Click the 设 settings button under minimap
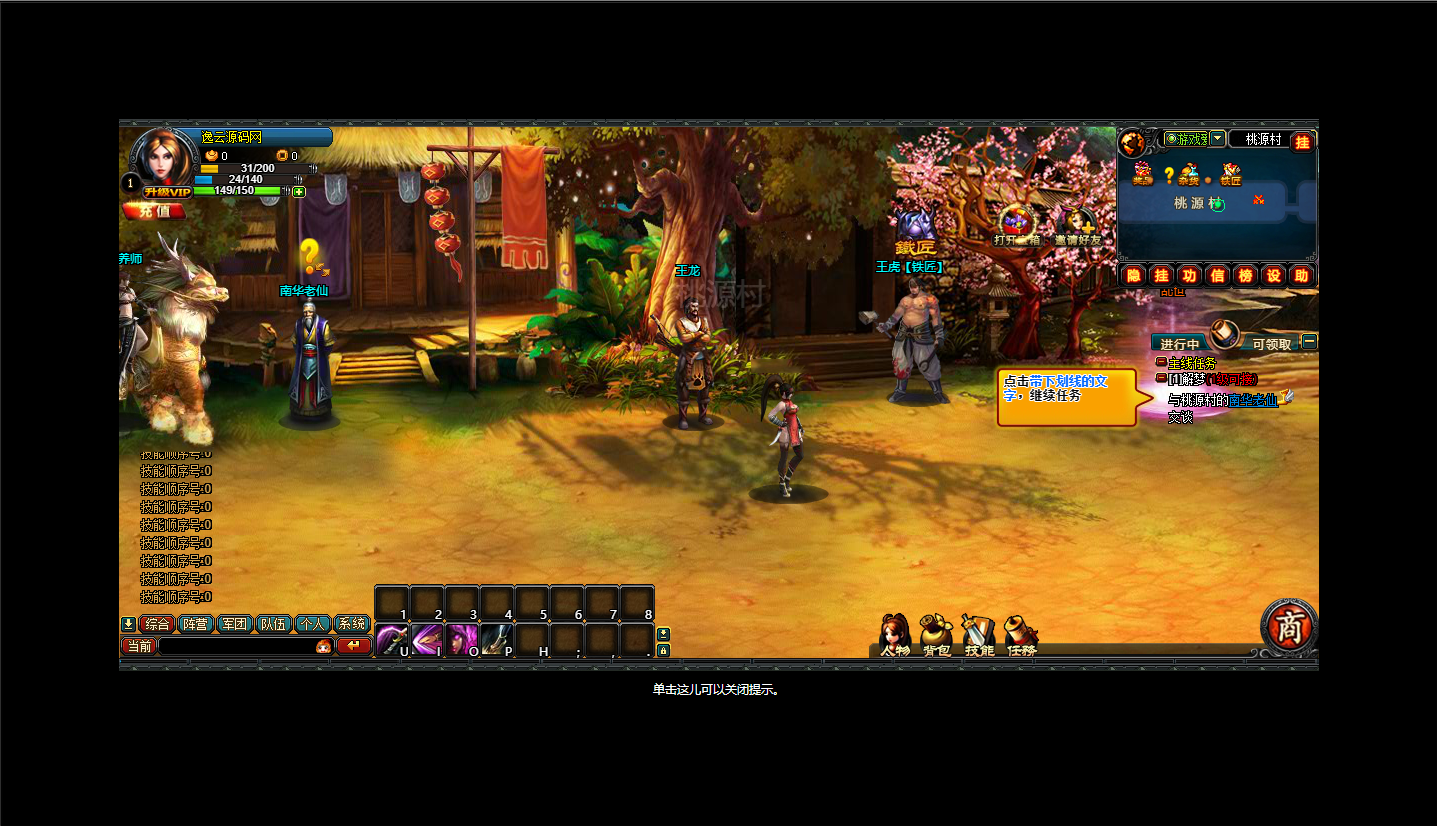Image resolution: width=1437 pixels, height=826 pixels. (1273, 275)
